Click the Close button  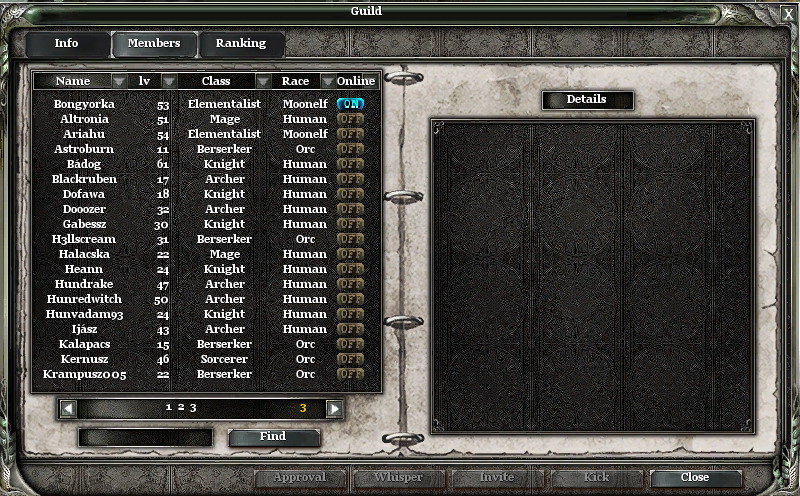(x=695, y=478)
